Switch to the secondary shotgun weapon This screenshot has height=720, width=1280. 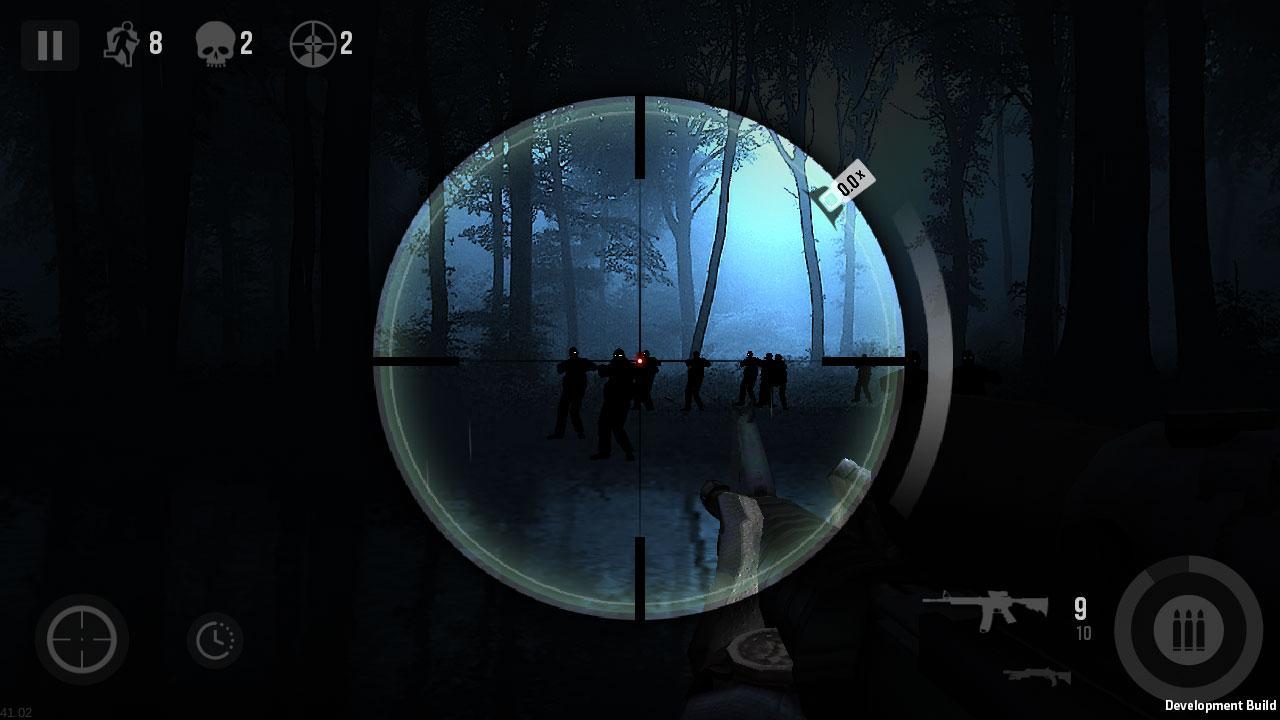coord(1036,677)
